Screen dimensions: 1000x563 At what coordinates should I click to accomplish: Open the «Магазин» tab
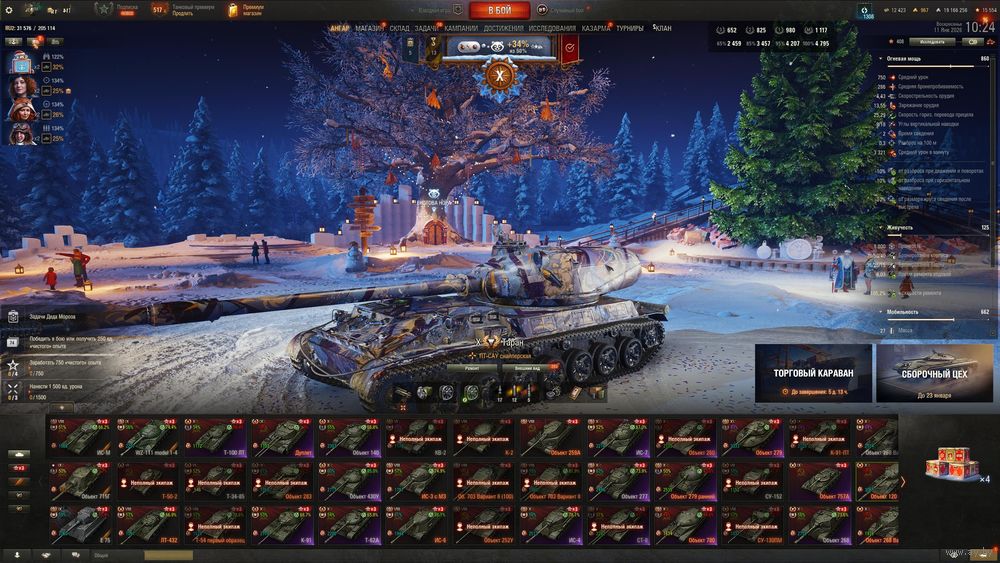click(369, 28)
